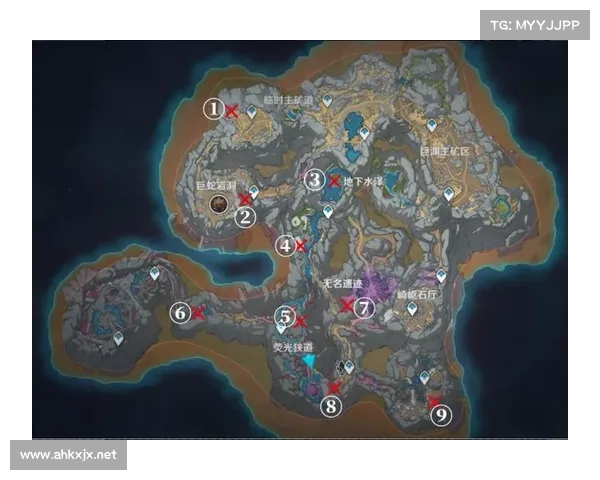The height and width of the screenshot is (480, 600).
Task: Open the boss icon at 巨蛇岩洞
Action: click(218, 204)
